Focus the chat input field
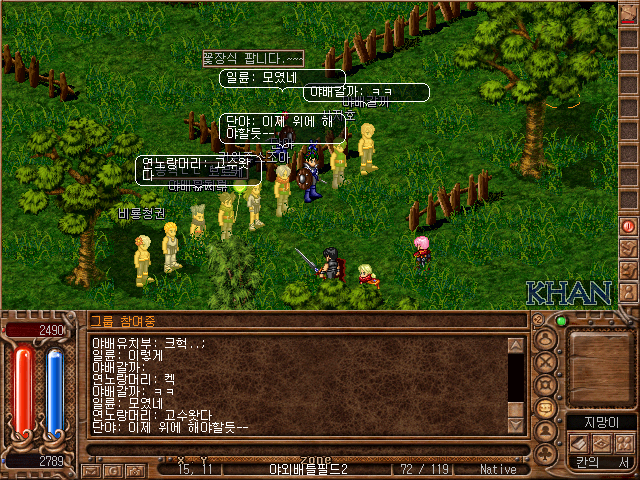The width and height of the screenshot is (640, 480). click(300, 446)
